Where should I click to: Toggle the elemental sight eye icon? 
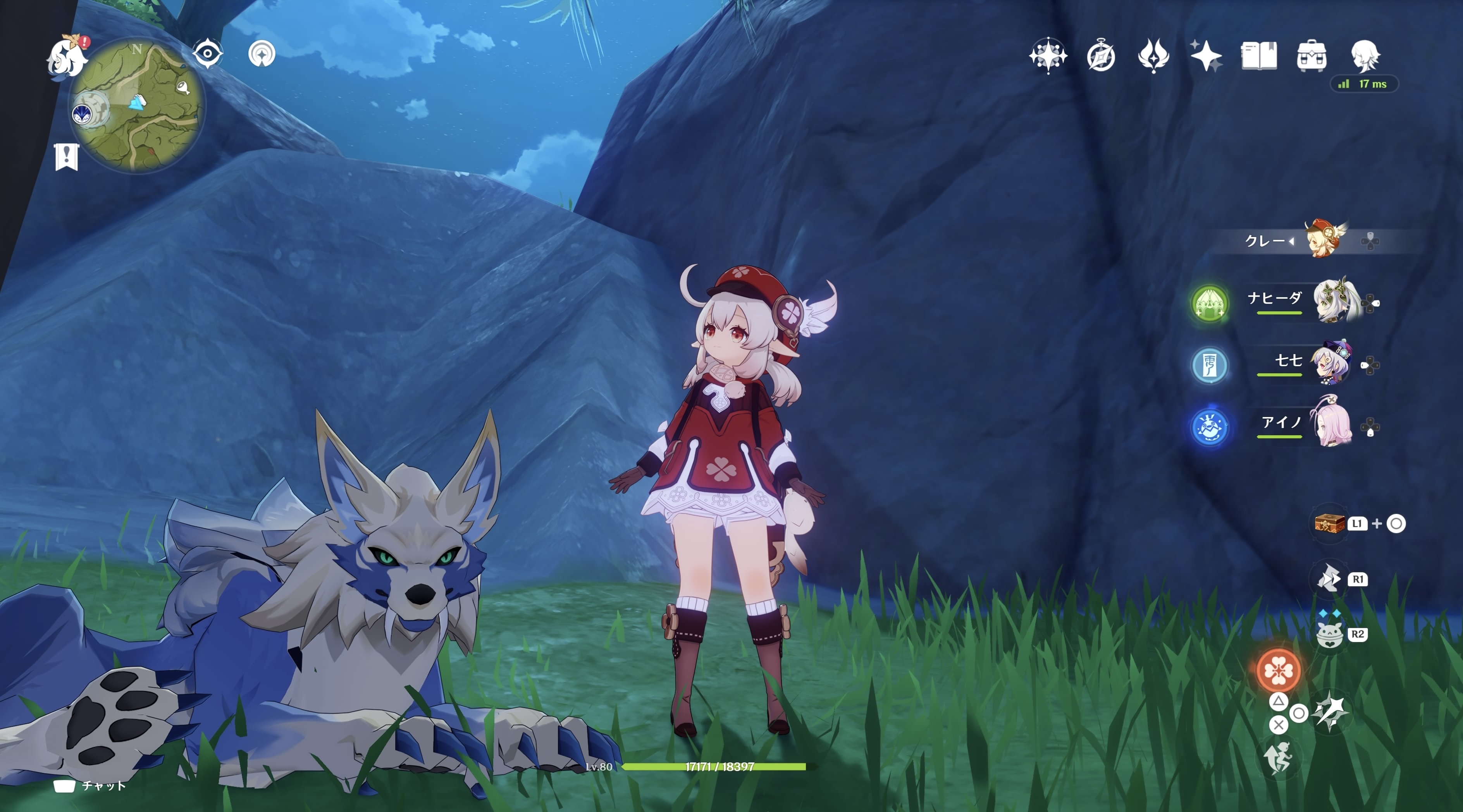(207, 54)
